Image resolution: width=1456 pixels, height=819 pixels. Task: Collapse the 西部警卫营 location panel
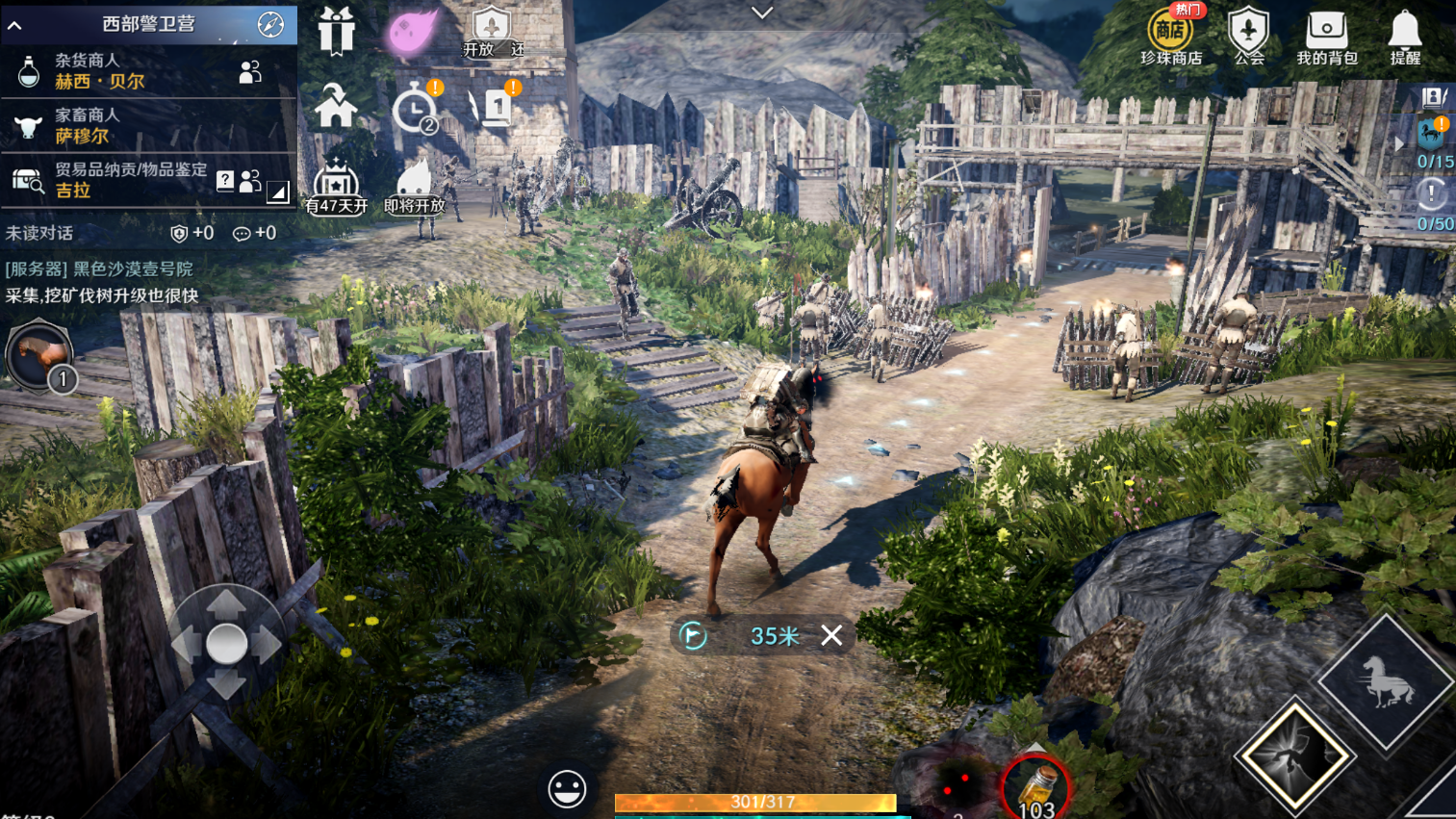(x=15, y=25)
